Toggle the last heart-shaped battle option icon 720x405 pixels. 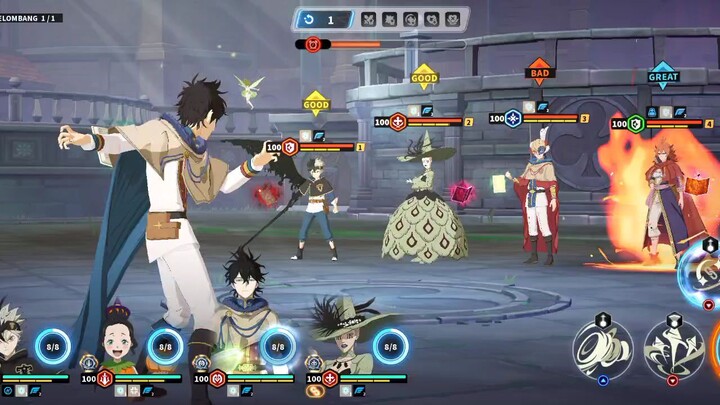point(452,19)
